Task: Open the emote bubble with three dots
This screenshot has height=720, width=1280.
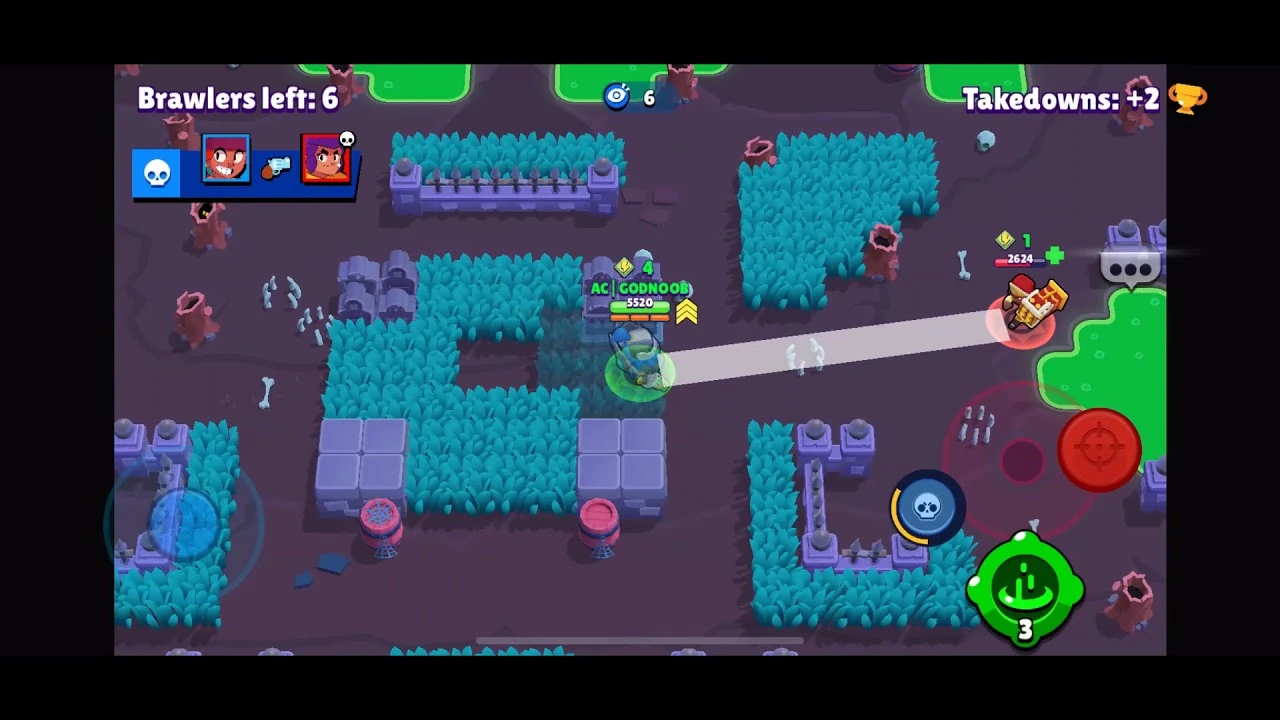Action: point(1130,266)
